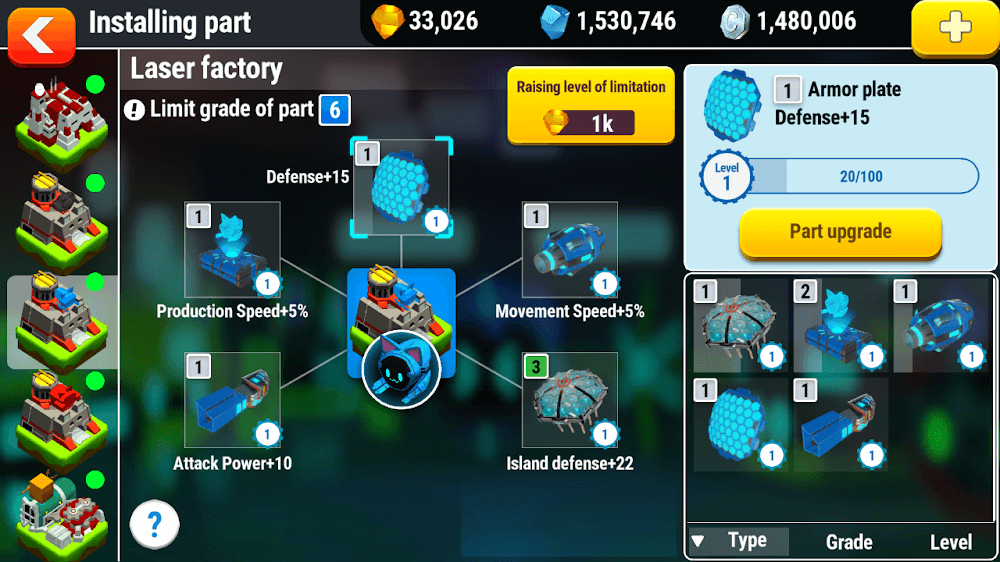Select the Attack Power+10 part slot
The height and width of the screenshot is (562, 1000).
pyautogui.click(x=232, y=399)
